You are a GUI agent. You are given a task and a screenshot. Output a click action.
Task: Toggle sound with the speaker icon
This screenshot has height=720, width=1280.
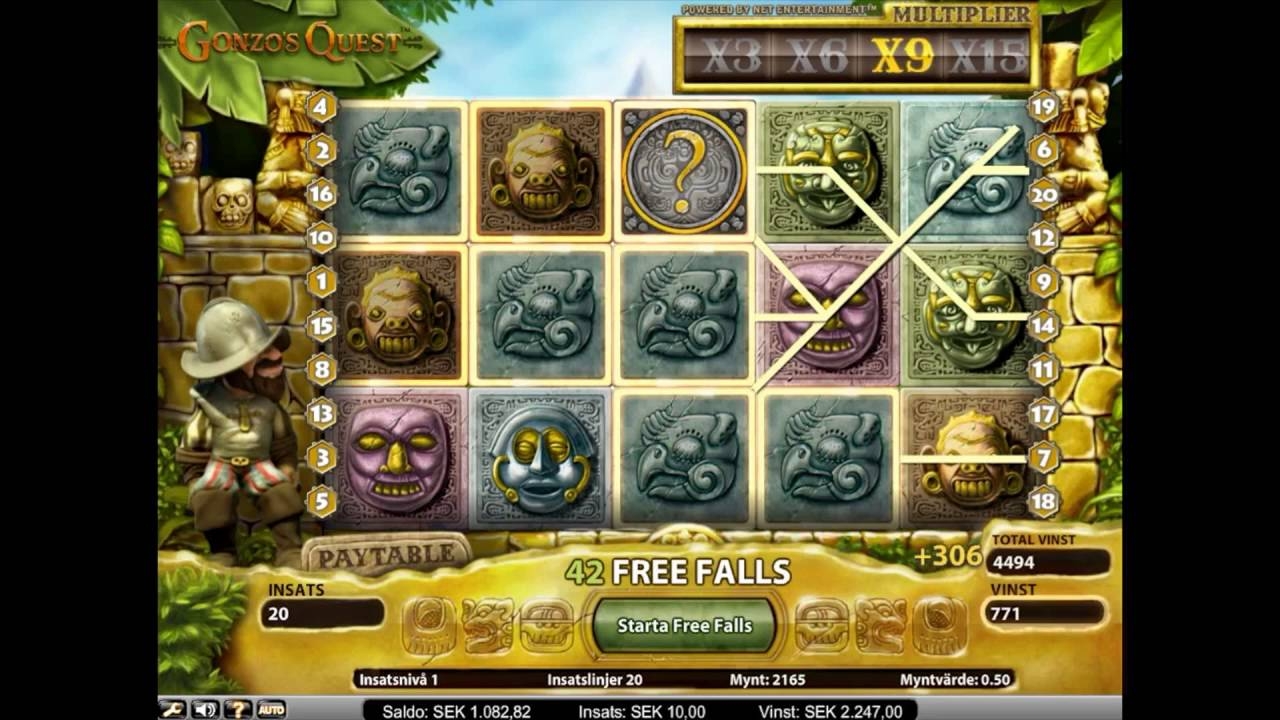(x=204, y=709)
